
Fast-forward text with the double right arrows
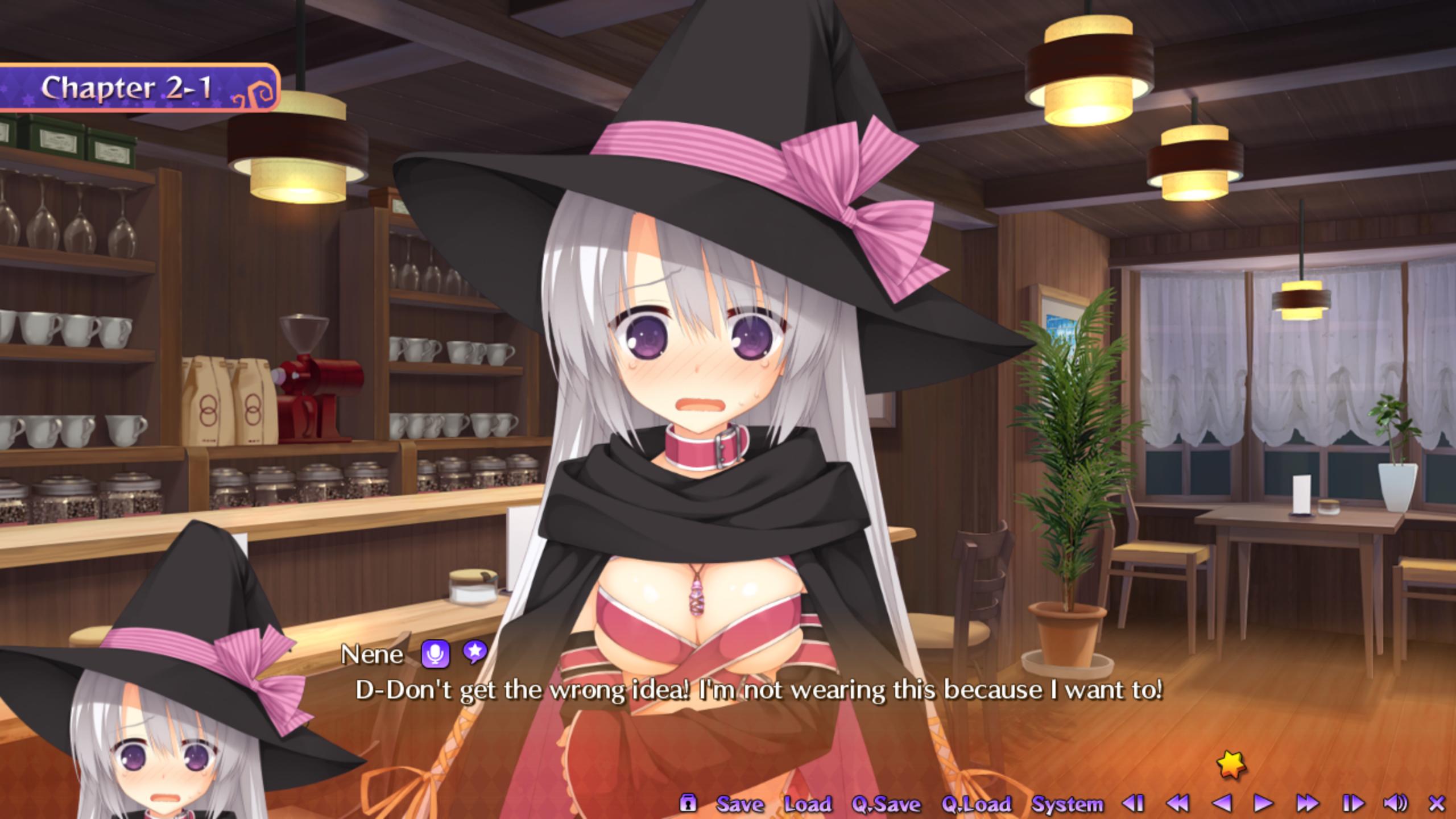pyautogui.click(x=1307, y=803)
